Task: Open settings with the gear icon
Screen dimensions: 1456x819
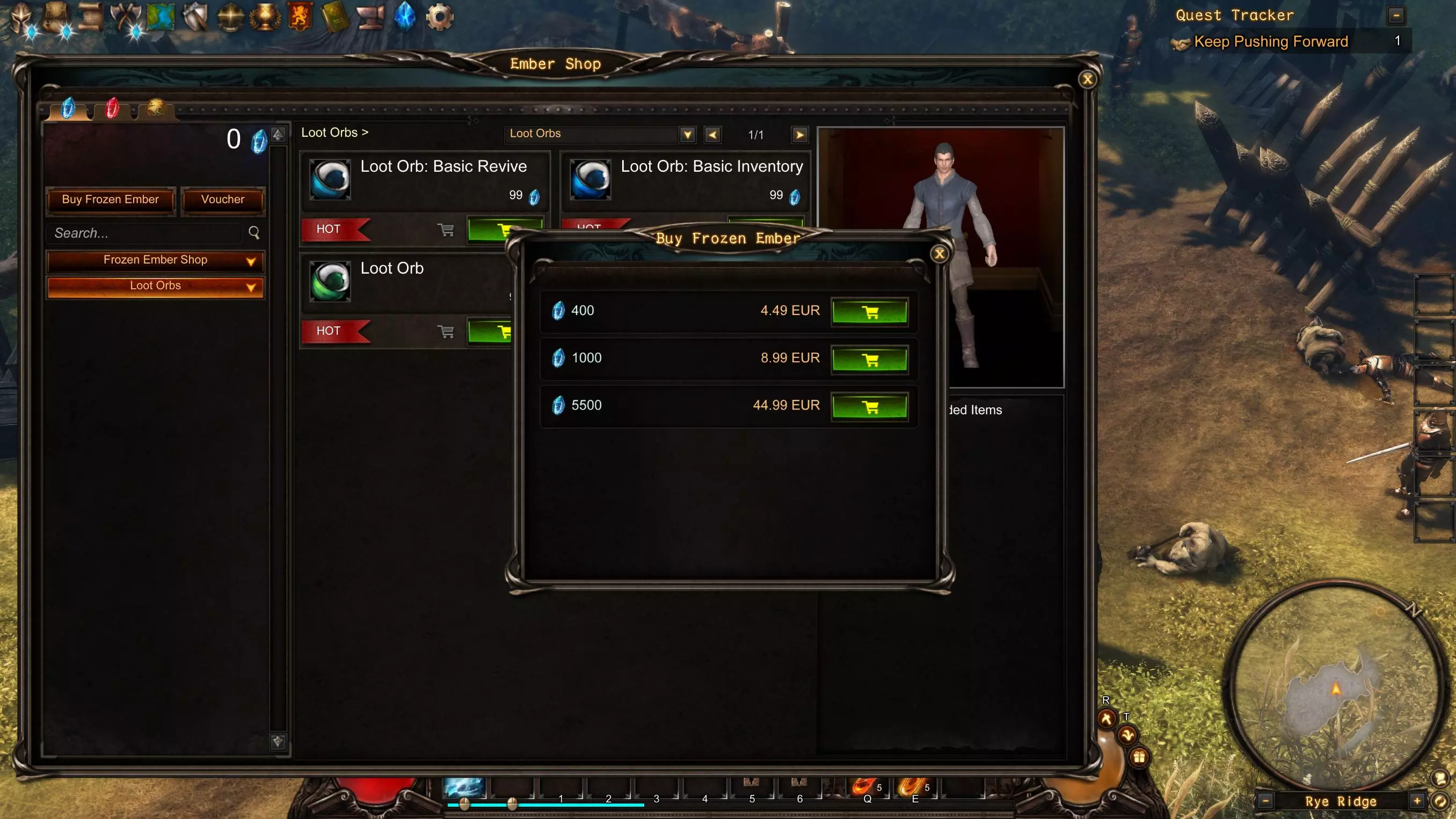Action: [x=439, y=17]
